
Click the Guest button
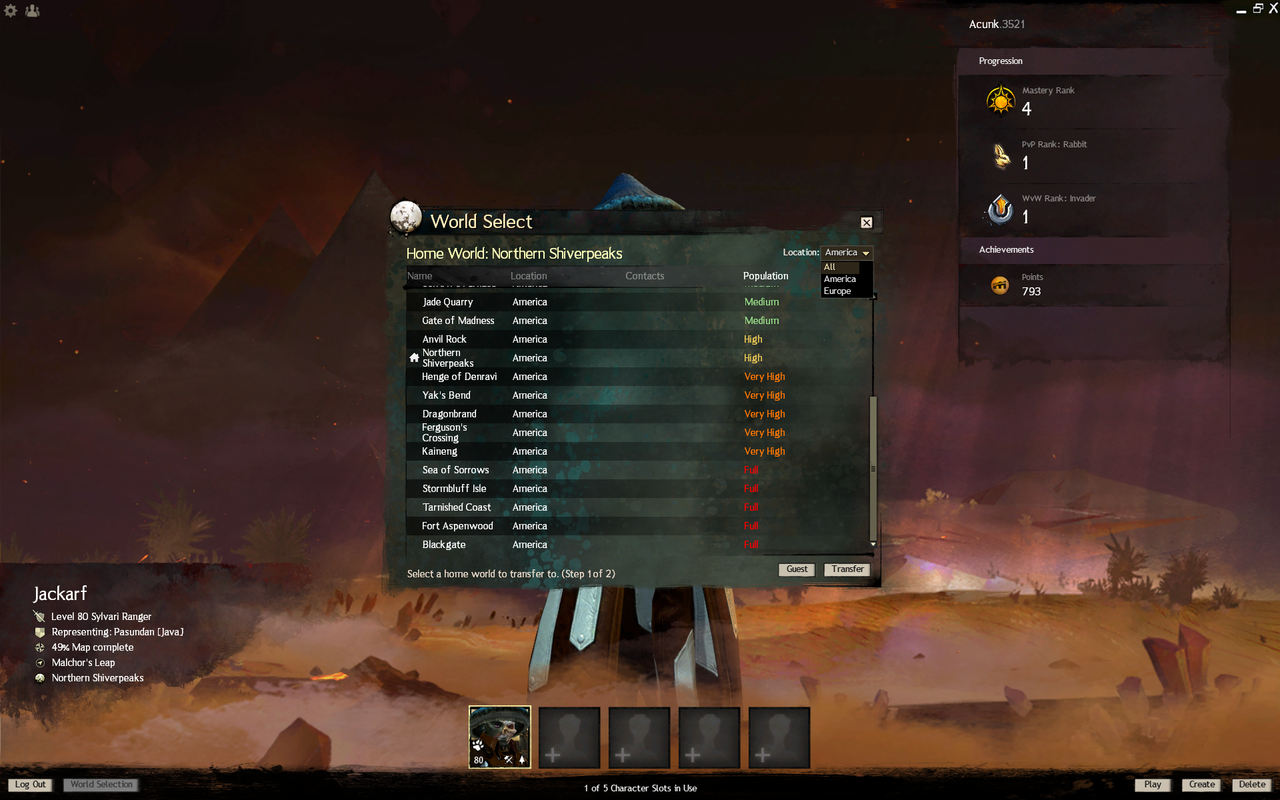[797, 569]
